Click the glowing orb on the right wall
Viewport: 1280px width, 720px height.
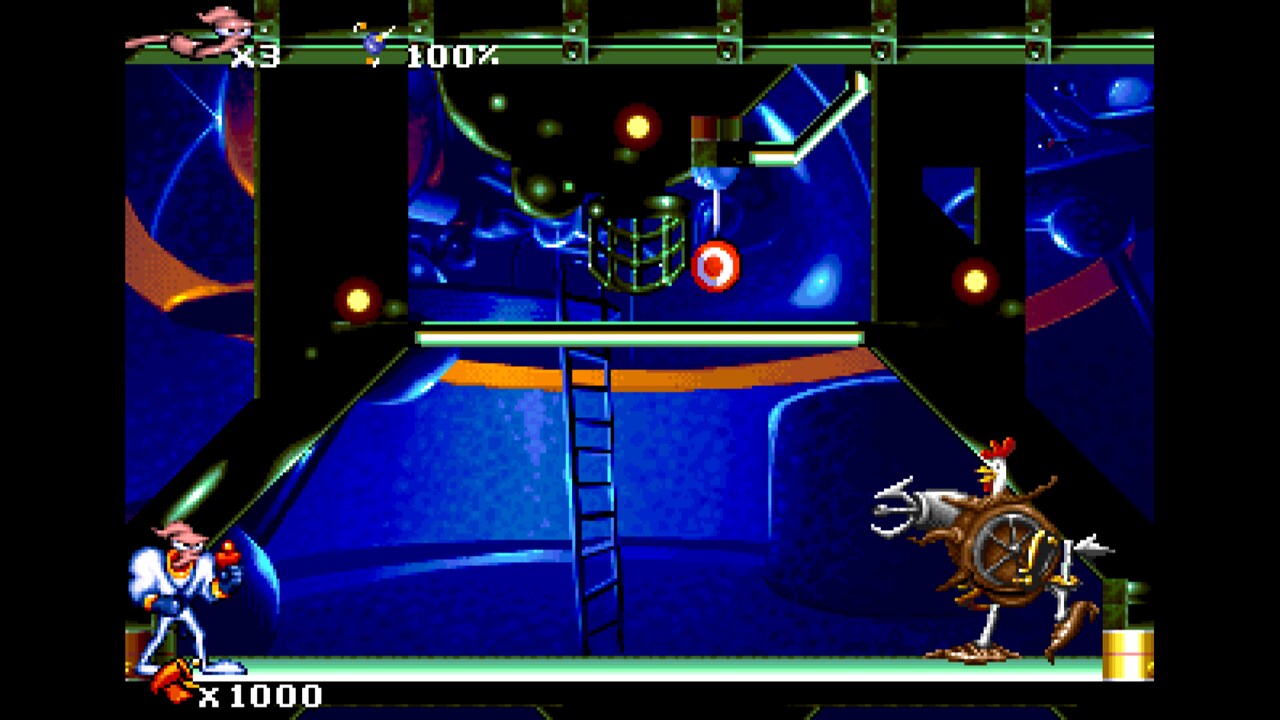[x=973, y=281]
